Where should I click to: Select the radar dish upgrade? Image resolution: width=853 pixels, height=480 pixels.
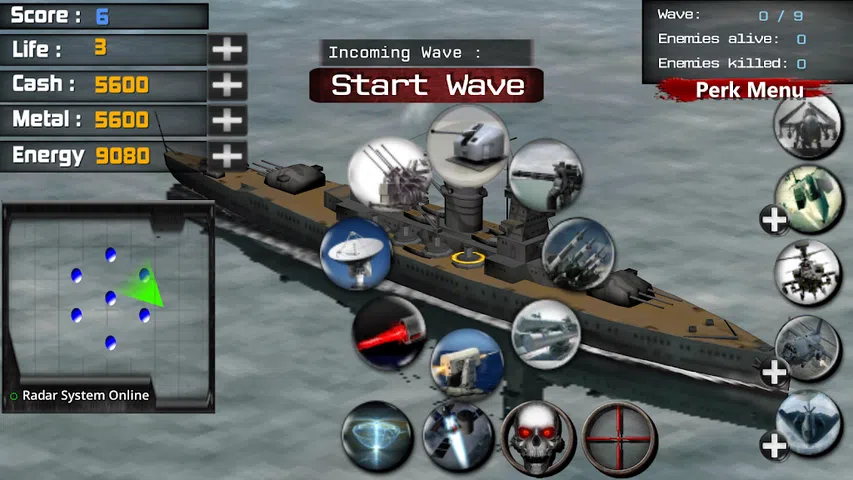(355, 253)
